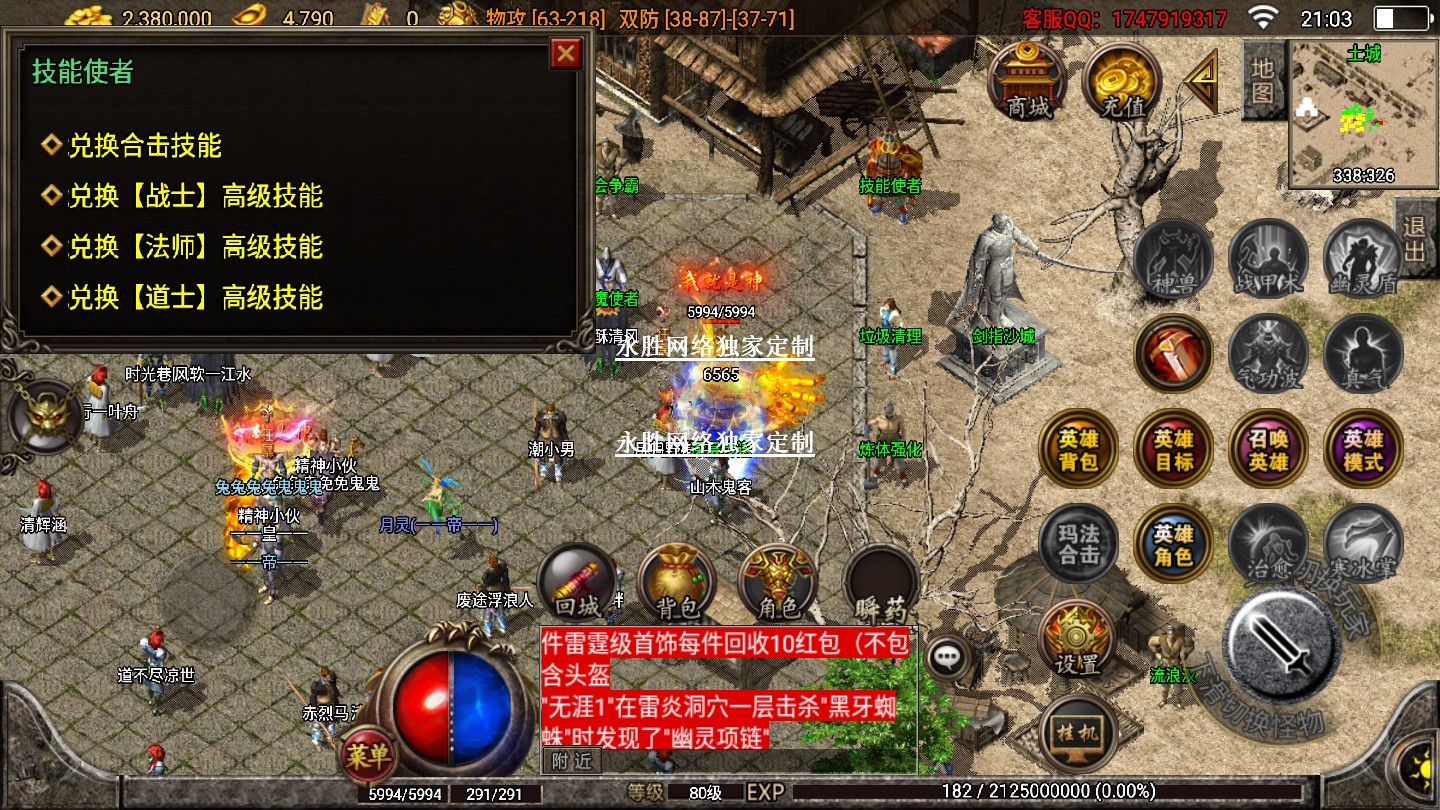The width and height of the screenshot is (1440, 810).
Task: Select 兑换【道士】高级技能
Action: pyautogui.click(x=195, y=298)
